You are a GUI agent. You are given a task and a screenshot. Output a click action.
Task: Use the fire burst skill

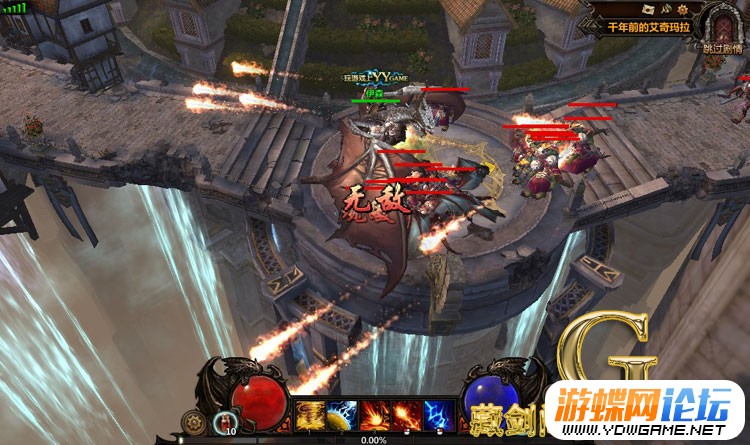click(x=375, y=414)
